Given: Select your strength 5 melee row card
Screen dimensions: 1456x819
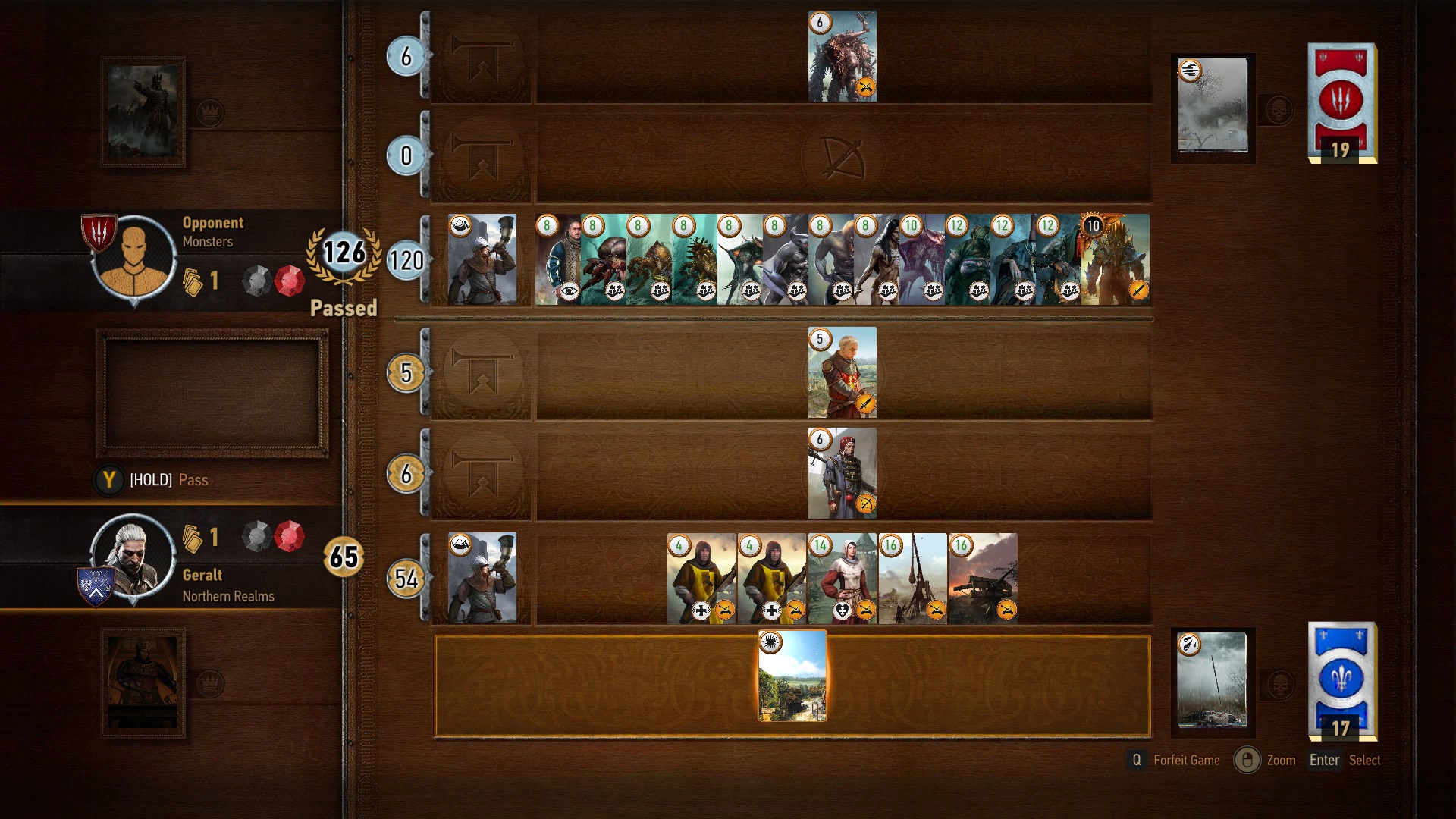Looking at the screenshot, I should coord(842,373).
